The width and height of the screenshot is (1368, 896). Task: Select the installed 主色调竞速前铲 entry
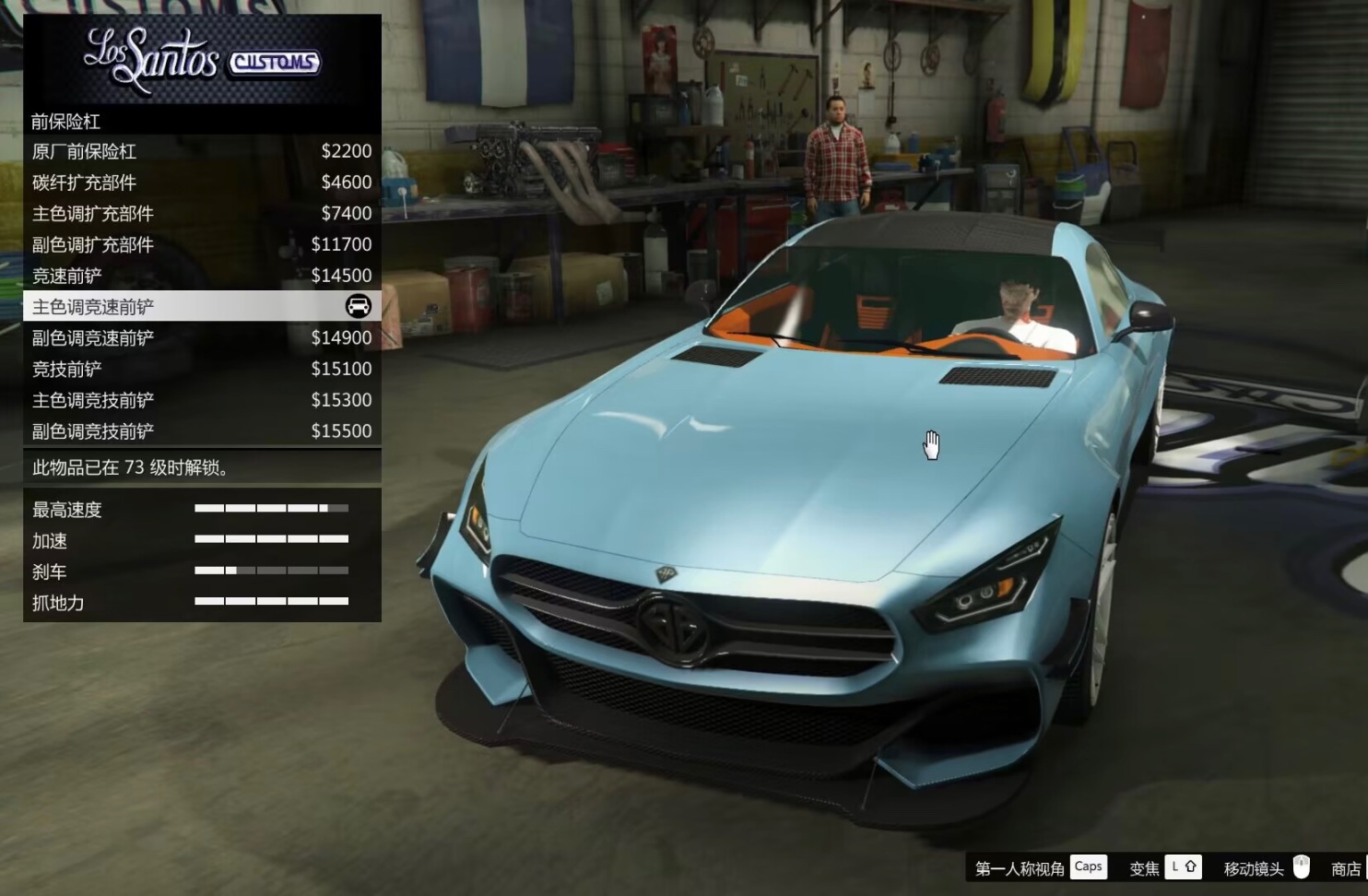201,307
